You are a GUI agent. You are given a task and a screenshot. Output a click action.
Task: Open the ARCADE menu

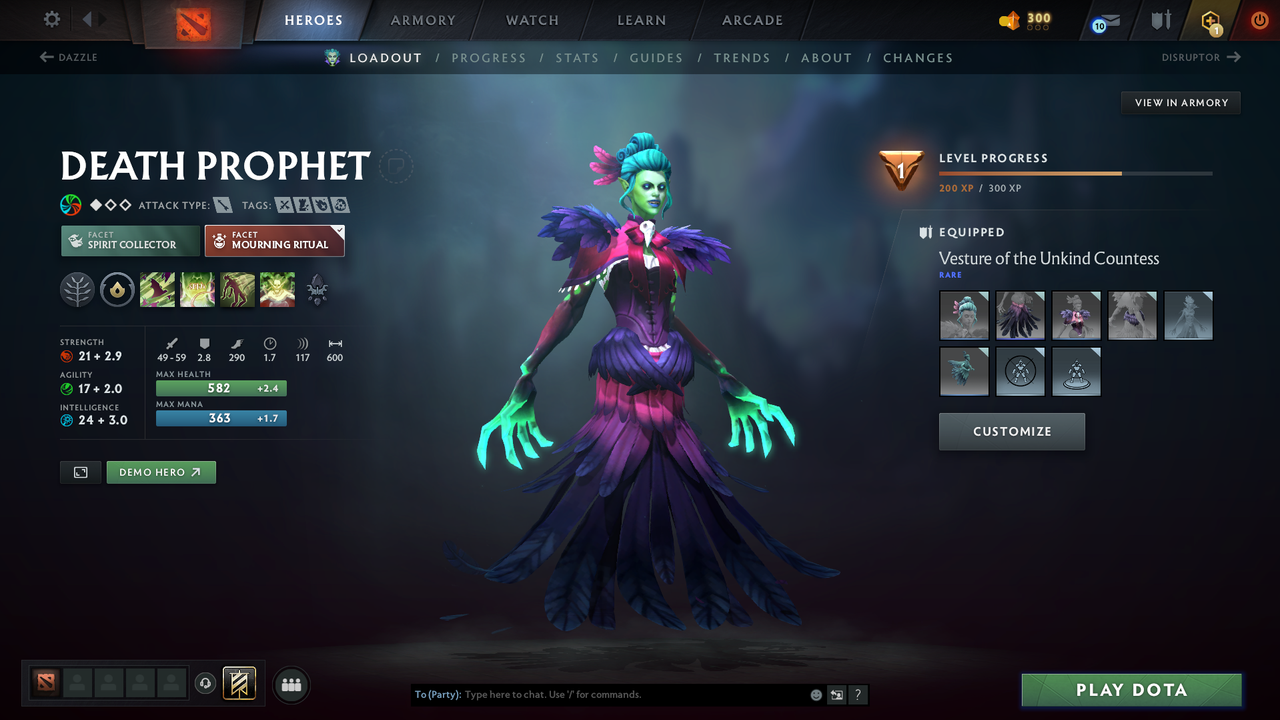pyautogui.click(x=751, y=20)
